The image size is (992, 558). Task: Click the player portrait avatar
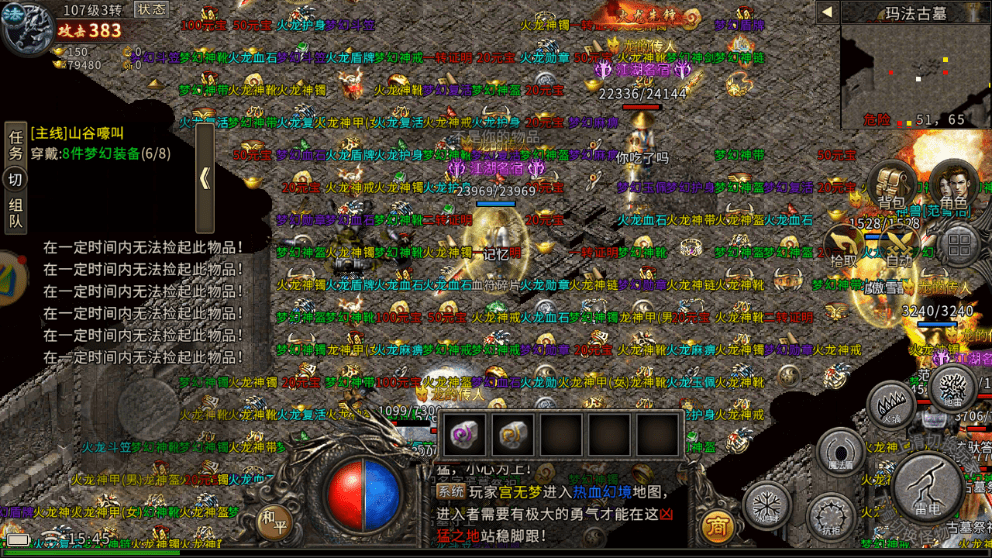point(27,28)
